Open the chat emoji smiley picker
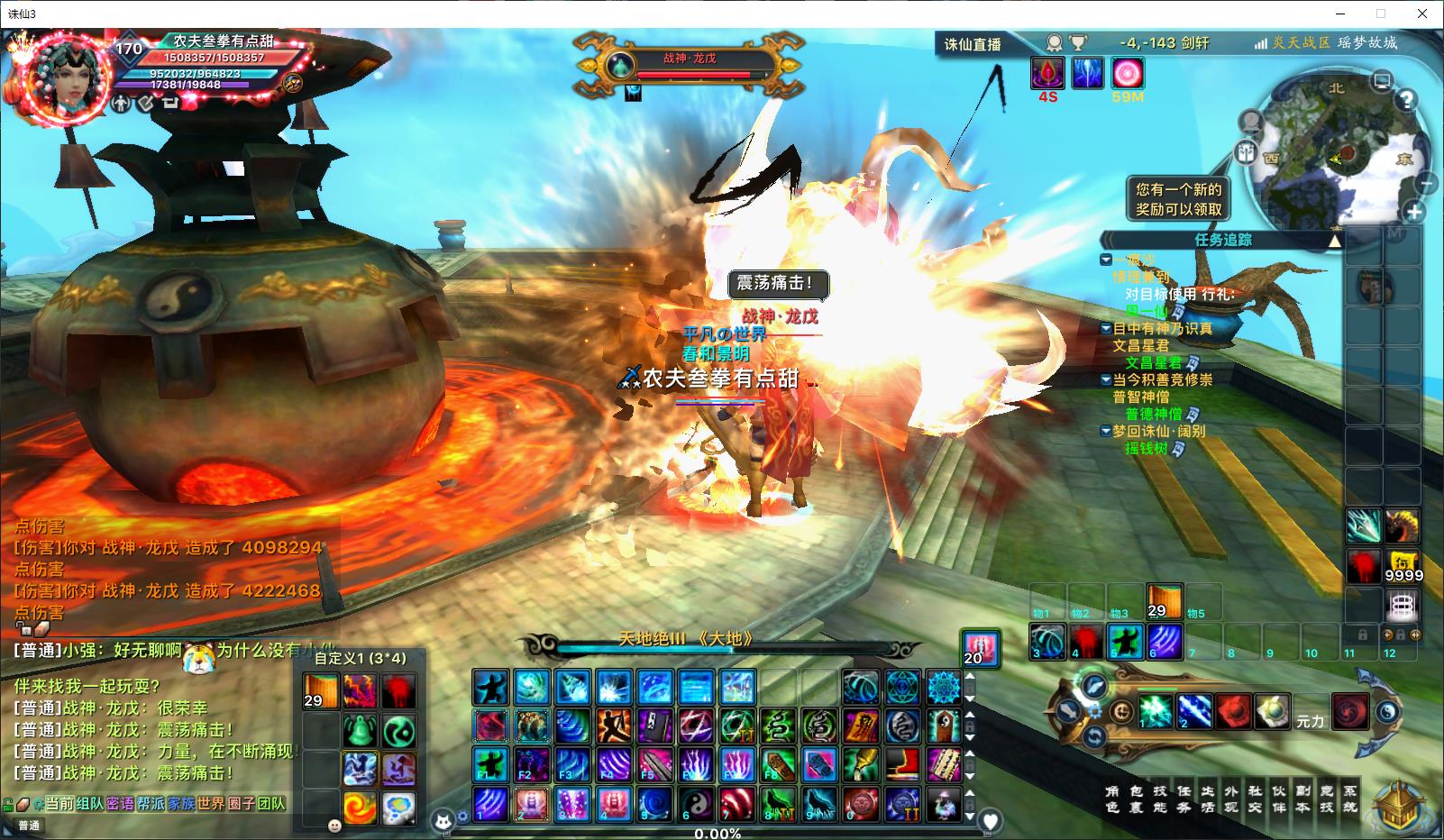This screenshot has height=840, width=1444. 334,826
